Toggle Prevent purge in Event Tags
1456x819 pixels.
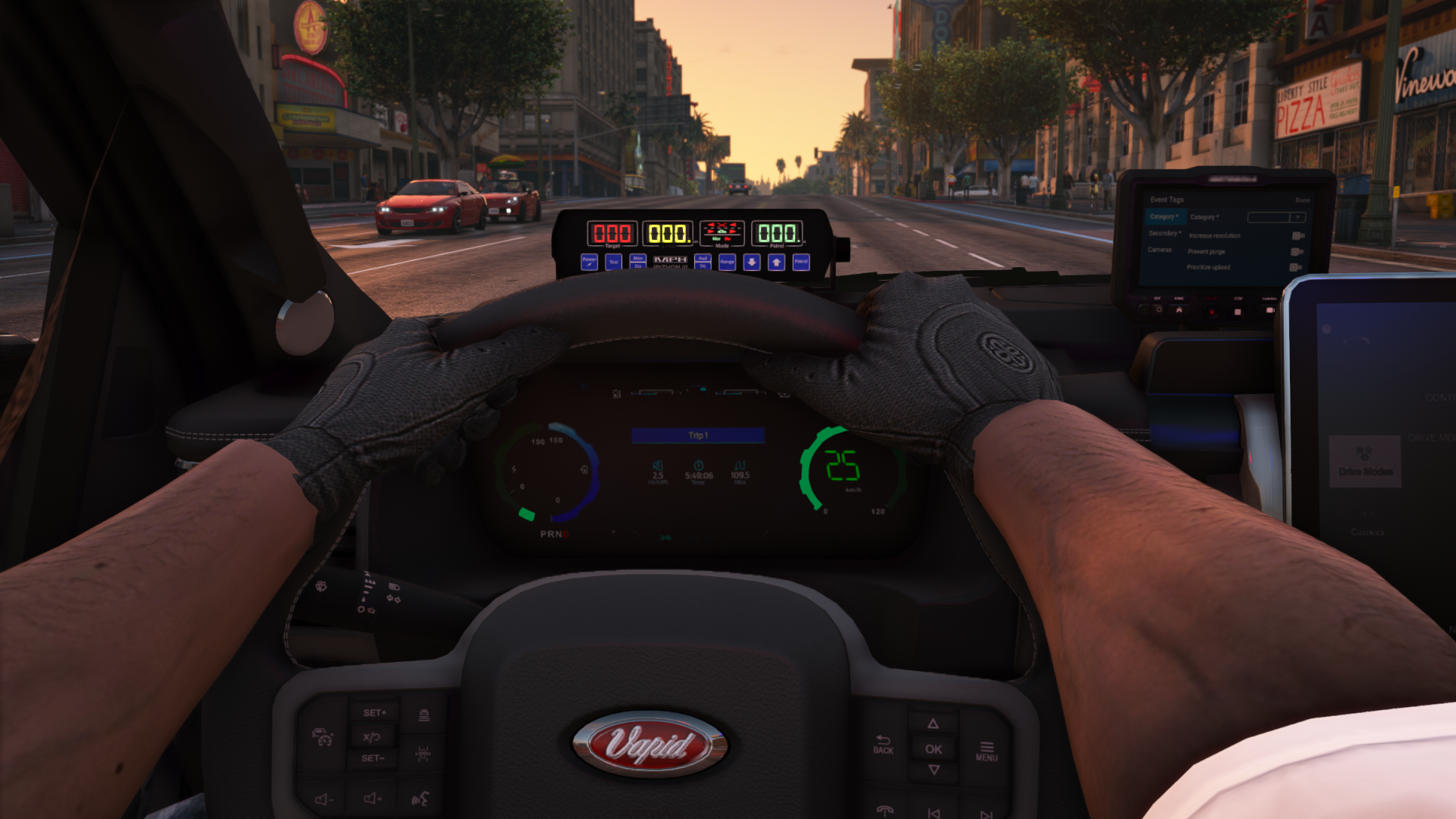click(1297, 252)
